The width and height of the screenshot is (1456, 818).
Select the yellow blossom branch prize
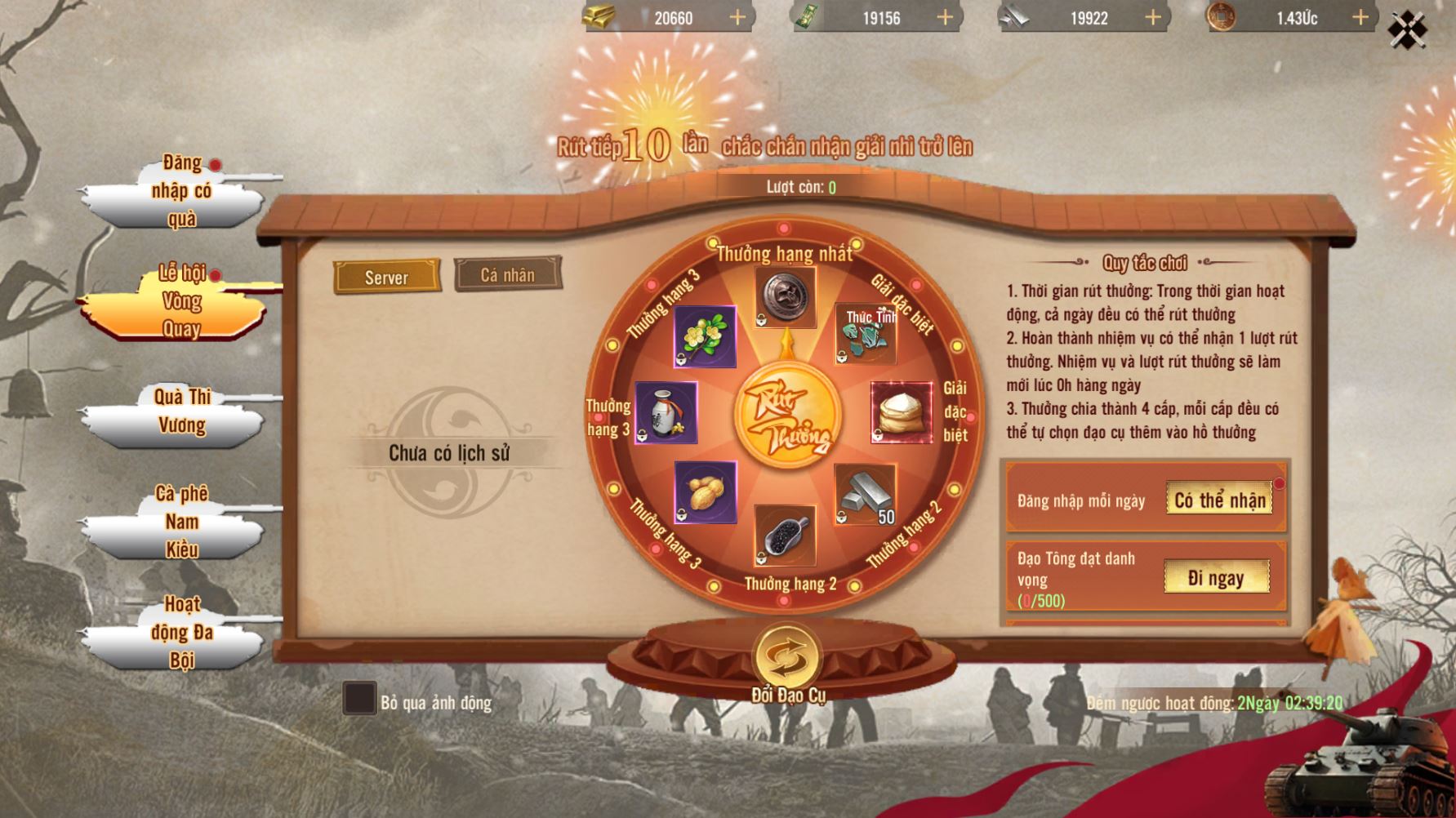click(x=705, y=336)
